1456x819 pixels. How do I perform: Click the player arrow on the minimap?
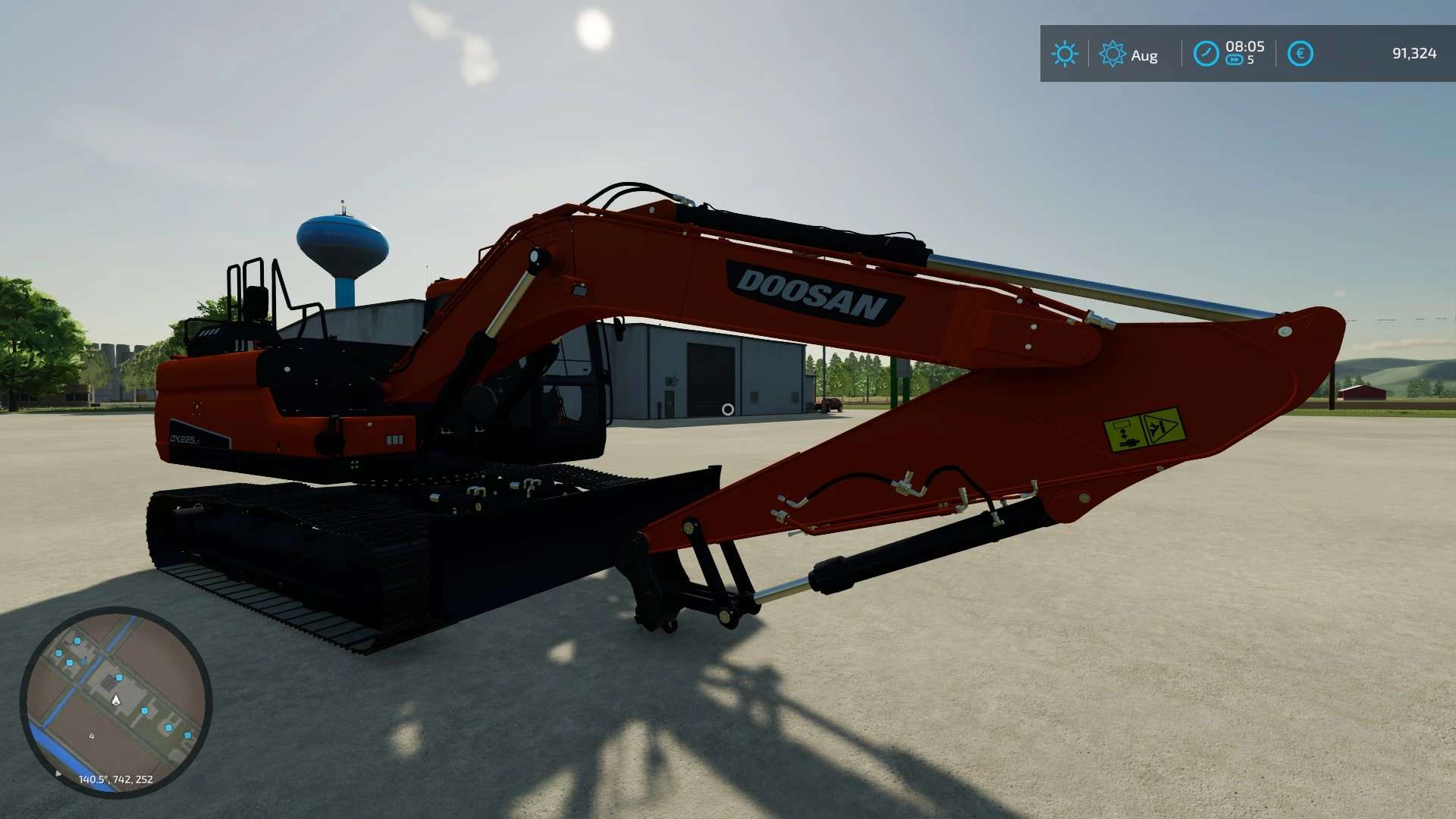tap(118, 698)
